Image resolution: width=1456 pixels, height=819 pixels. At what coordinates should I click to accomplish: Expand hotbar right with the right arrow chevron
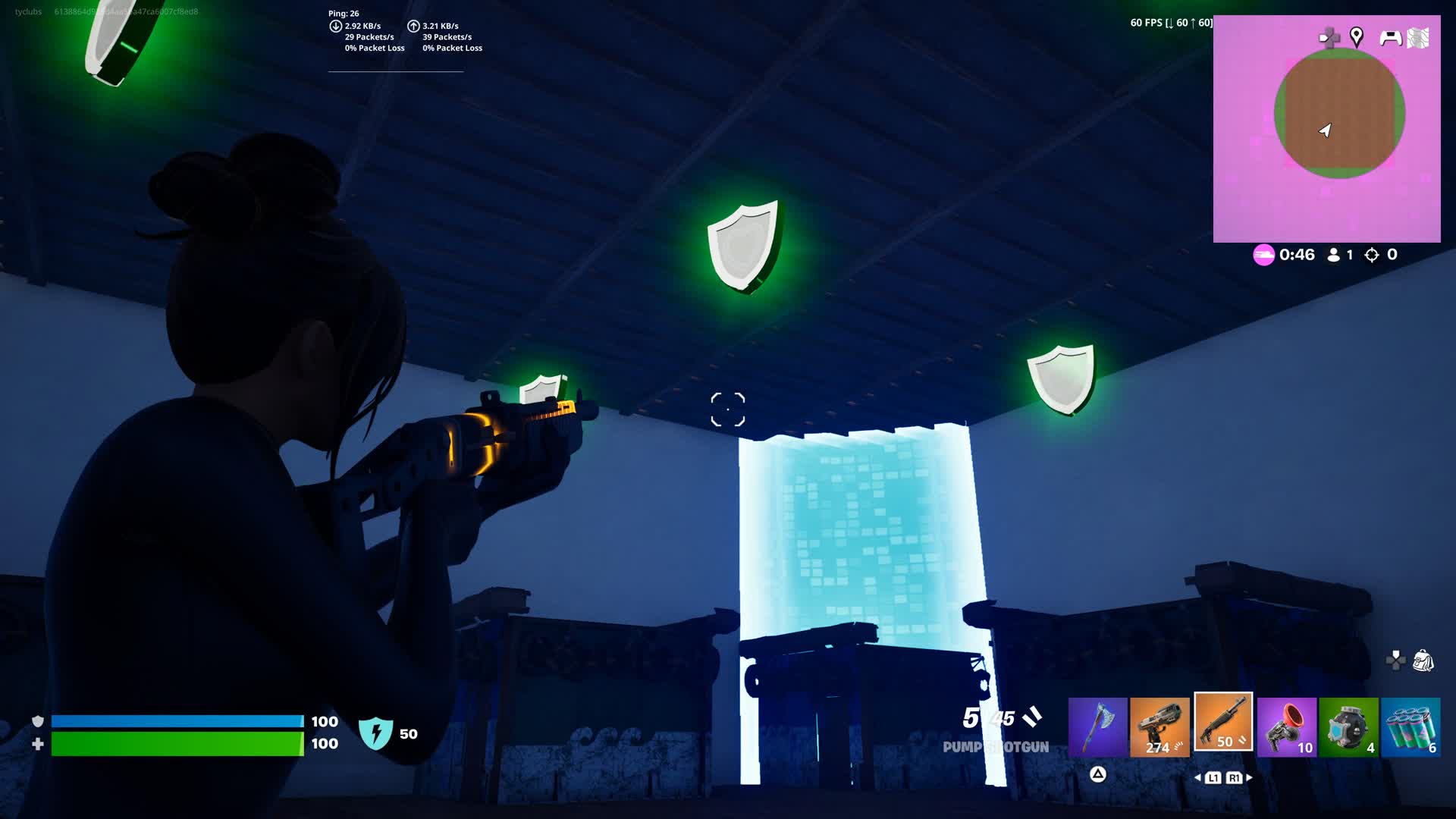tap(1249, 778)
